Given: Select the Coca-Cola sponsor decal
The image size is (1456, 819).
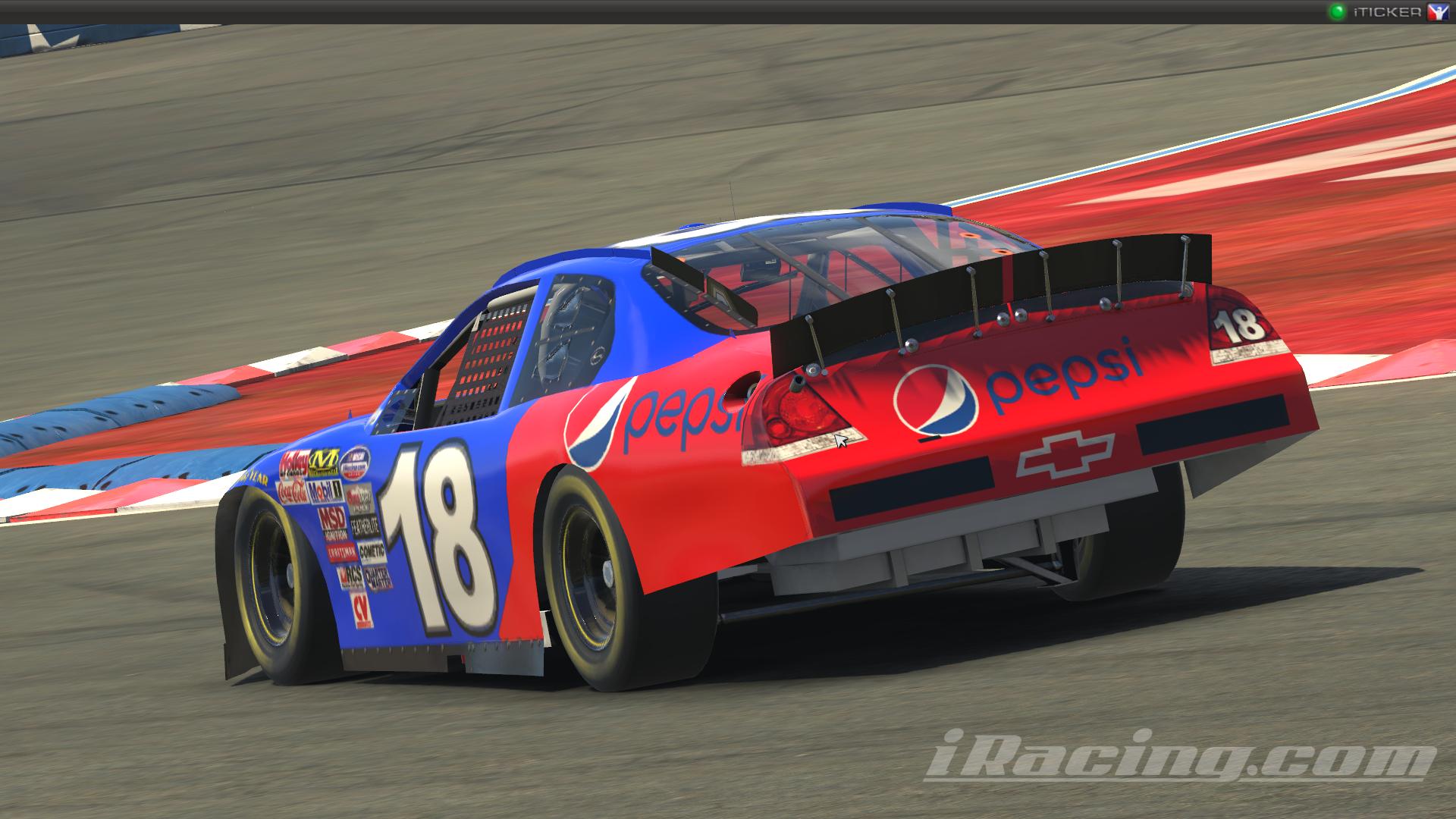Looking at the screenshot, I should tap(292, 491).
